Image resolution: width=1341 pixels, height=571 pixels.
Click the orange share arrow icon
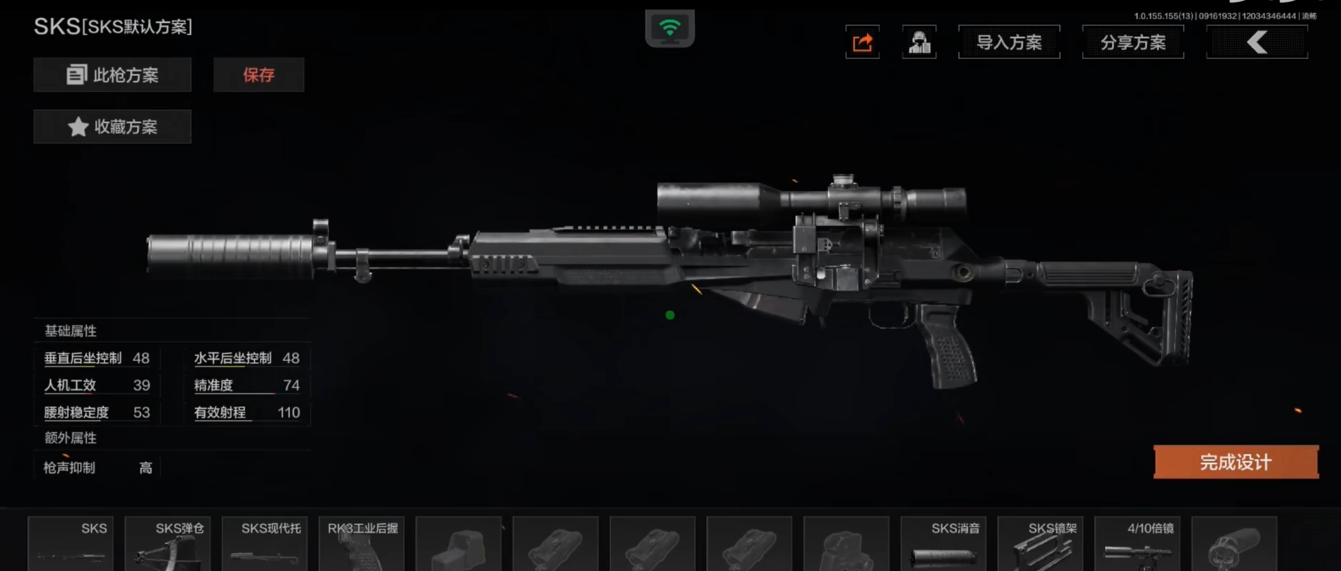pos(862,43)
